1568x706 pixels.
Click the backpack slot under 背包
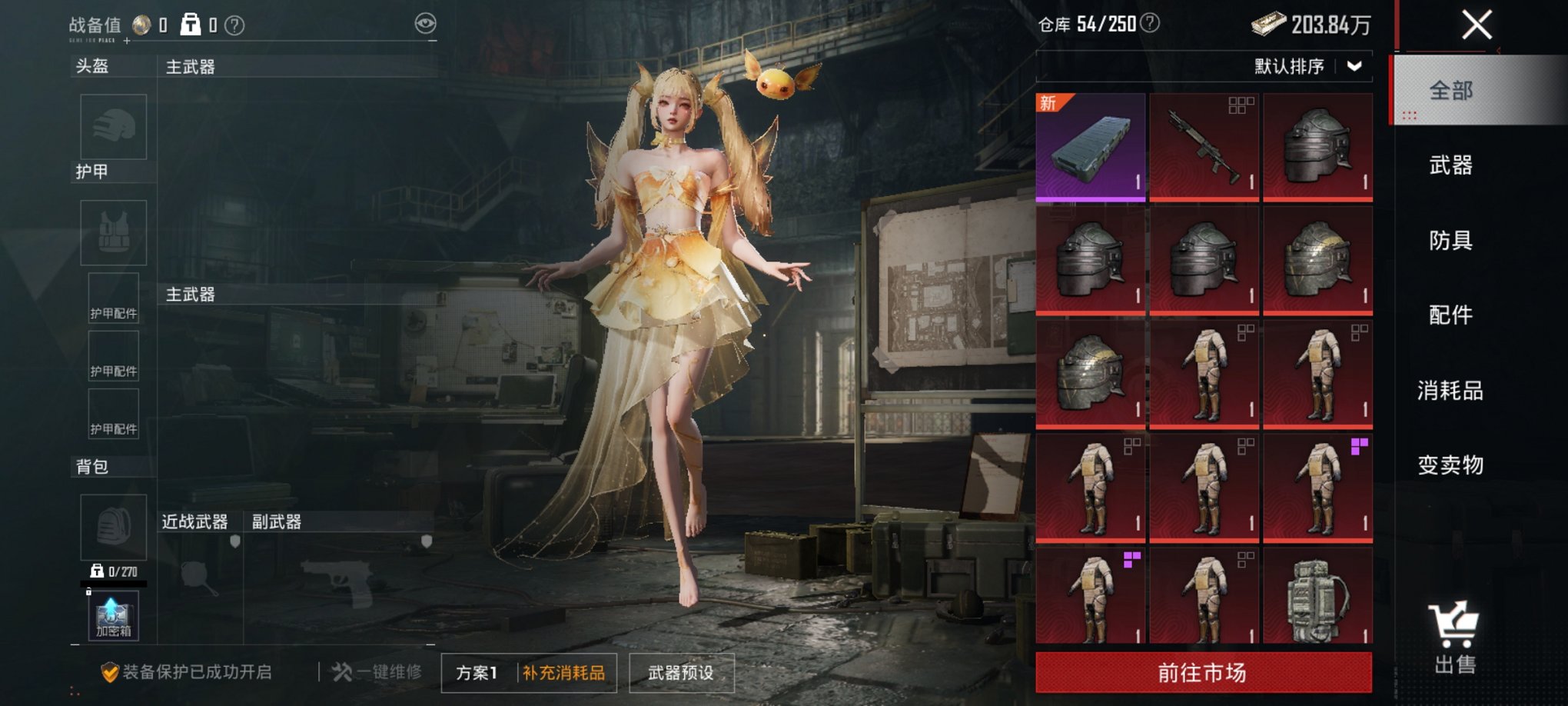coord(113,529)
